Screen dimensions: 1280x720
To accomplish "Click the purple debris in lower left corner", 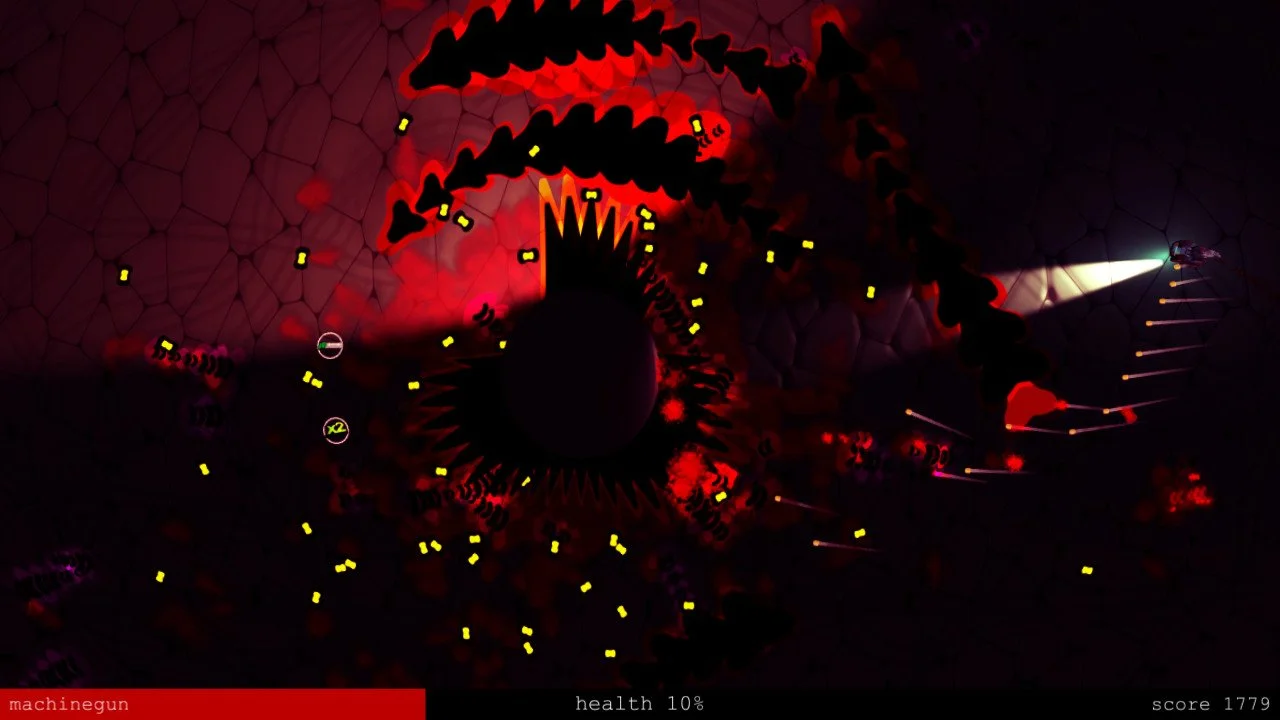I will pos(60,570).
